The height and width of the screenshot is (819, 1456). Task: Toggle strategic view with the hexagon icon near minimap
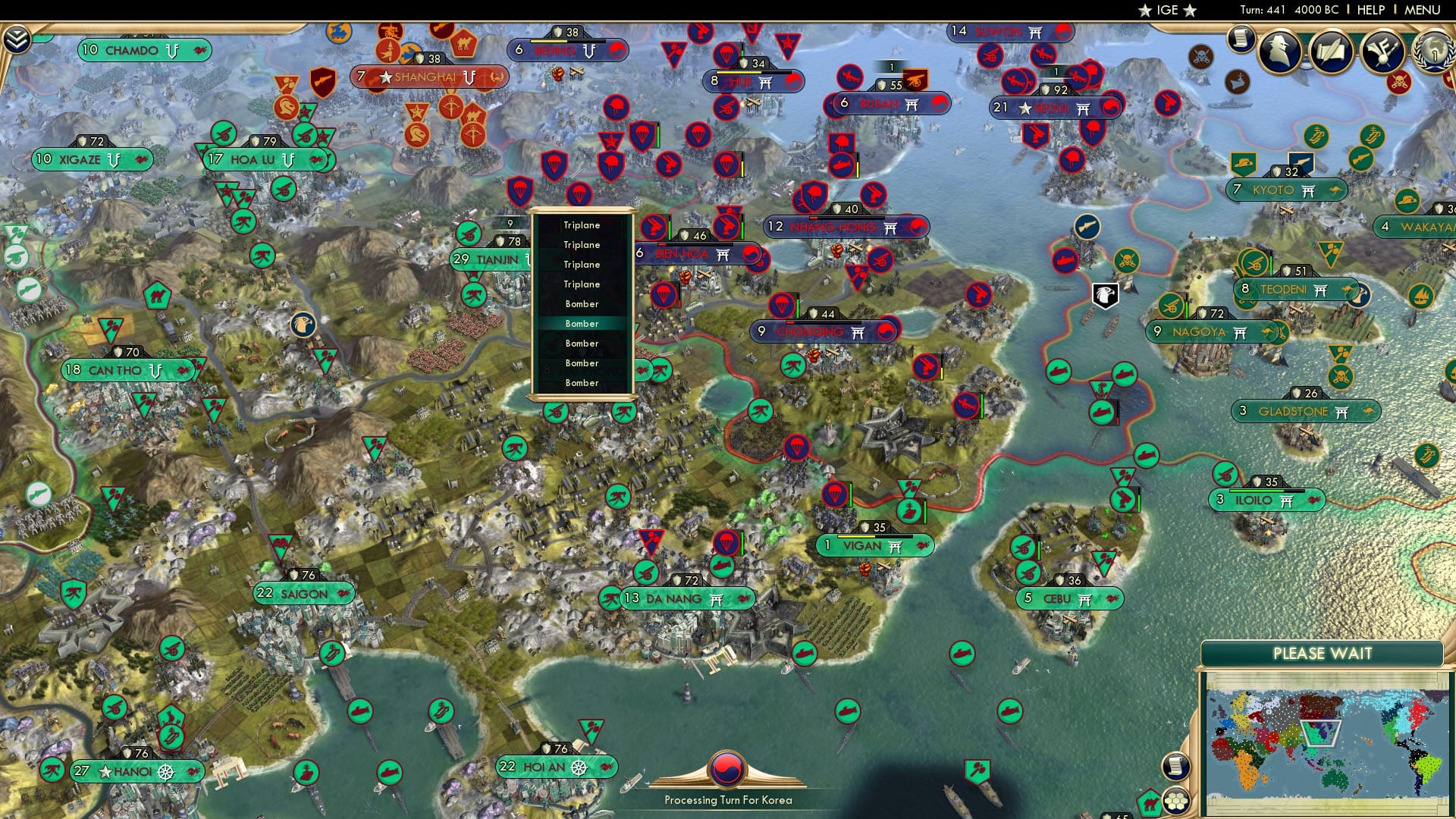coord(1177,798)
